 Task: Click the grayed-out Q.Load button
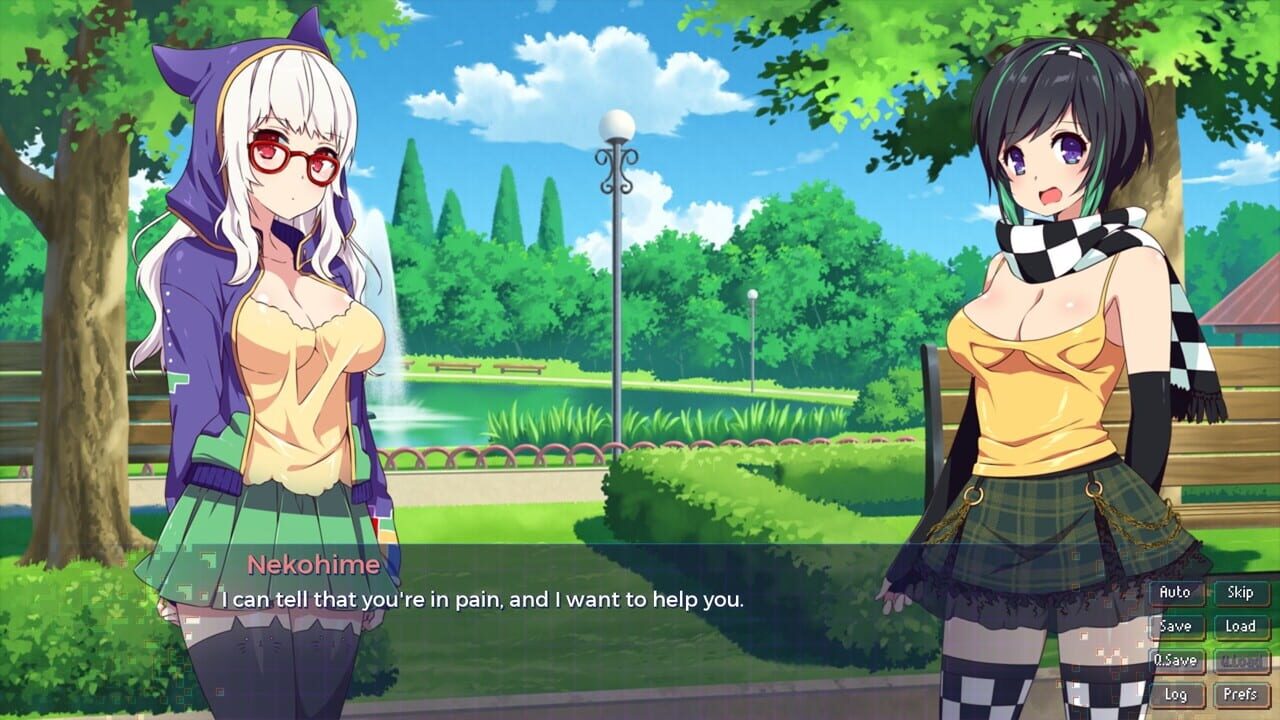[x=1240, y=660]
